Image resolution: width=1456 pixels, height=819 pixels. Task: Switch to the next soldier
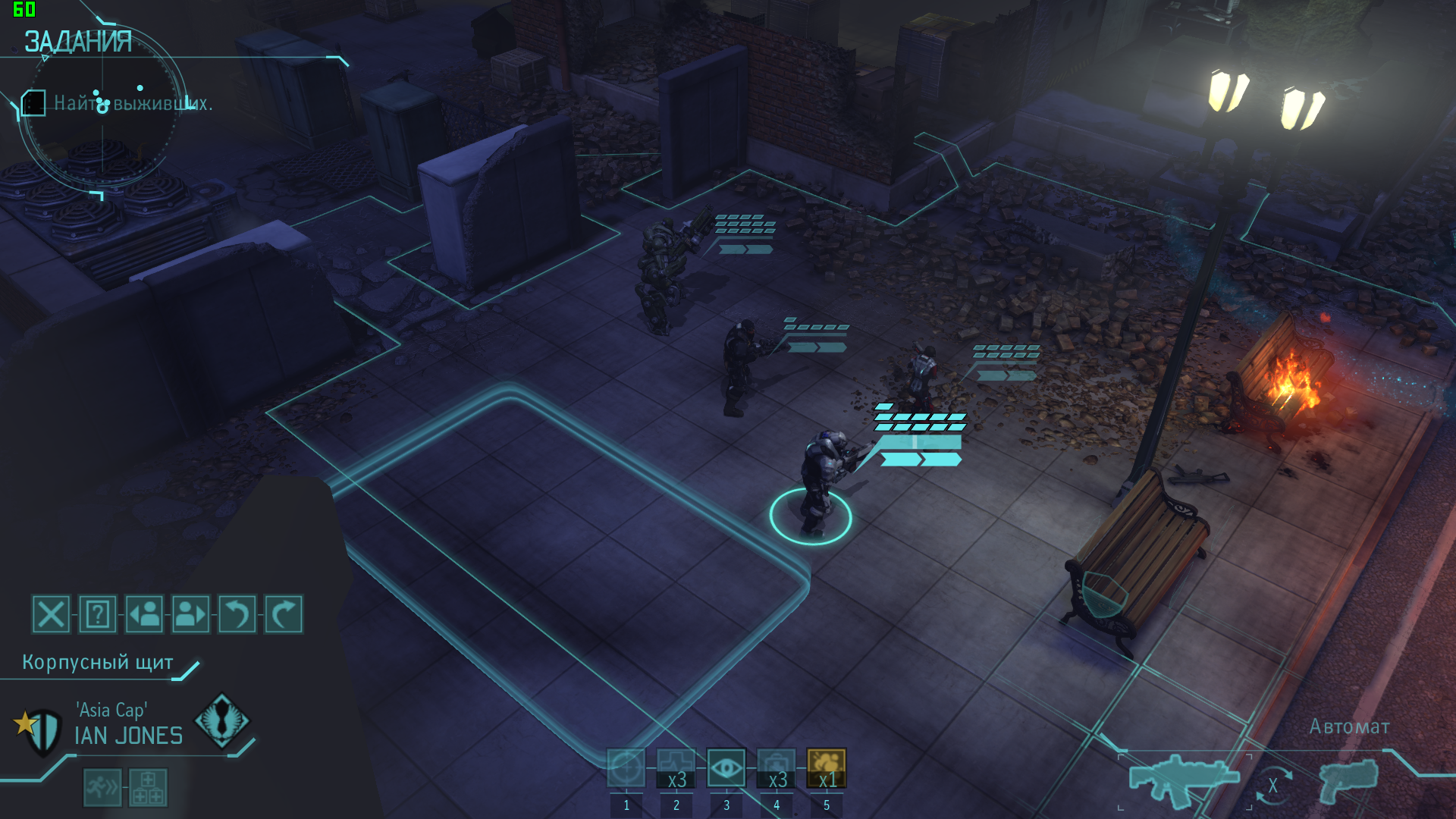(x=191, y=614)
